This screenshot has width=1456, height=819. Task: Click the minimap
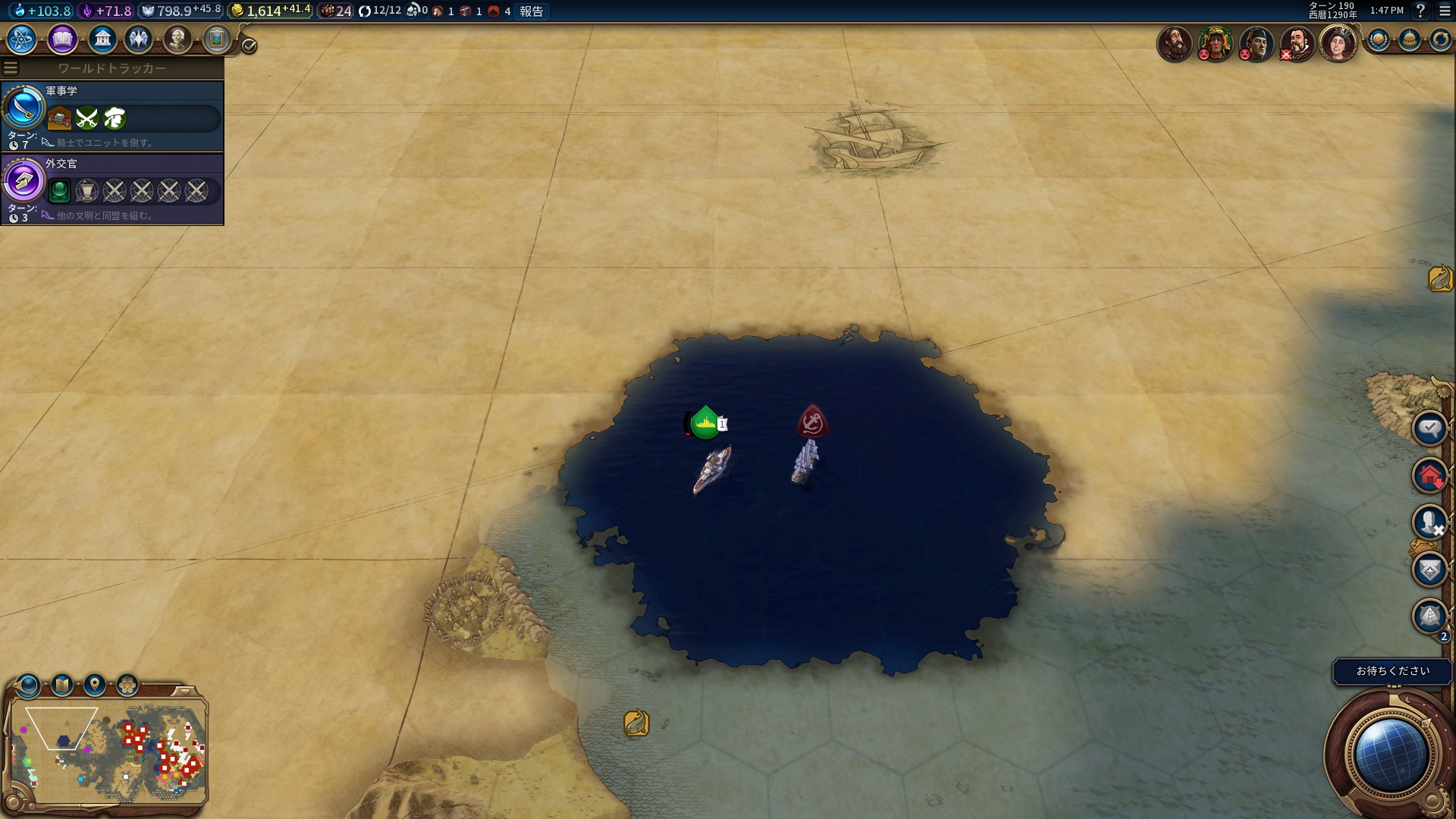(109, 751)
